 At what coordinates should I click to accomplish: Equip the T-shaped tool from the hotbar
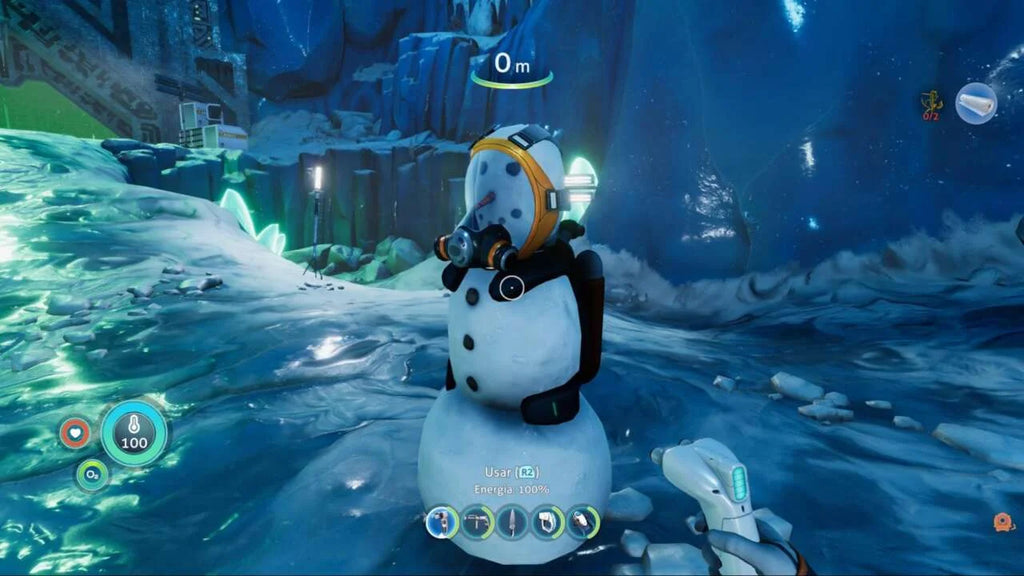[x=477, y=522]
